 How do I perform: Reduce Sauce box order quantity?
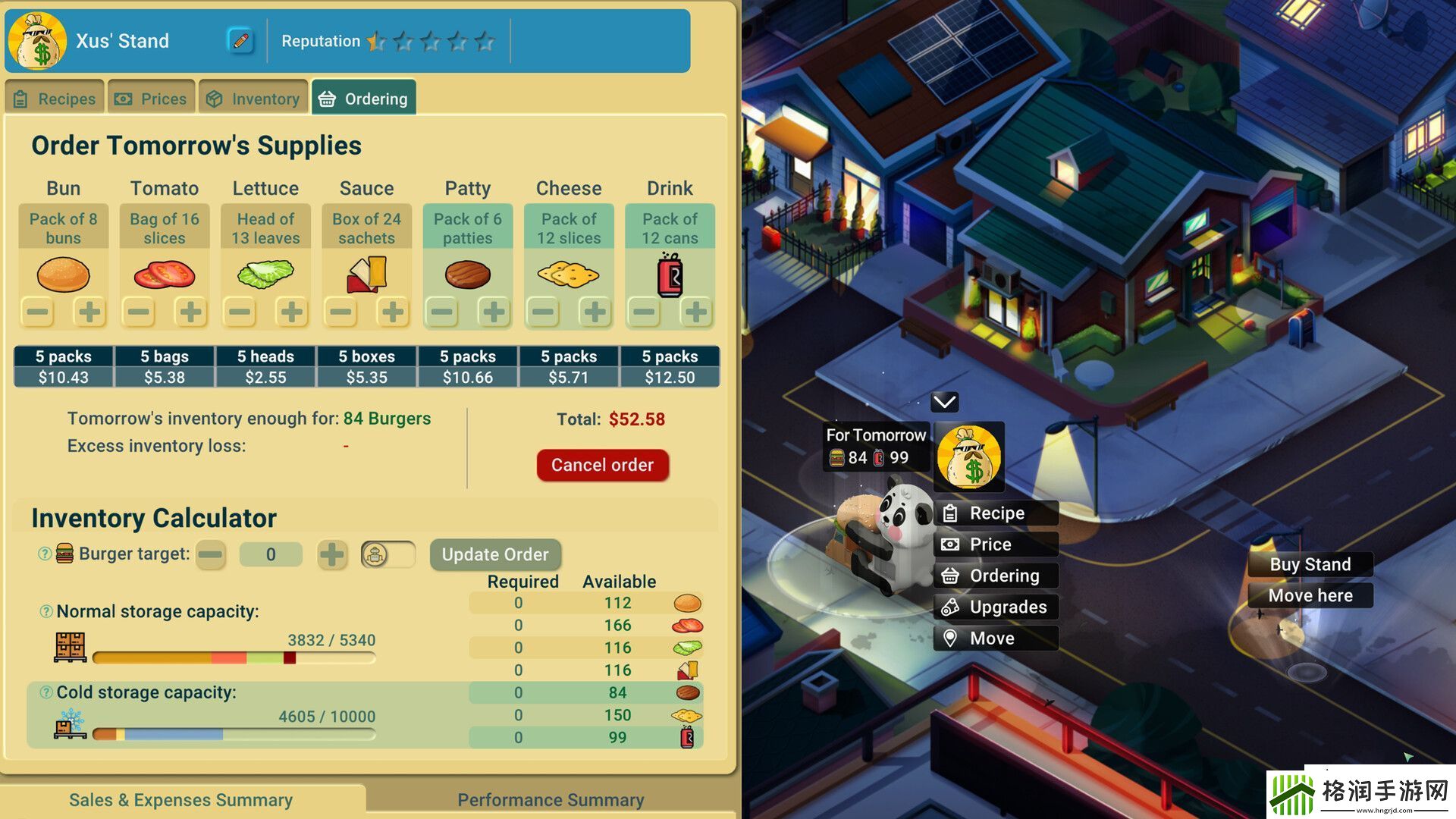click(341, 312)
